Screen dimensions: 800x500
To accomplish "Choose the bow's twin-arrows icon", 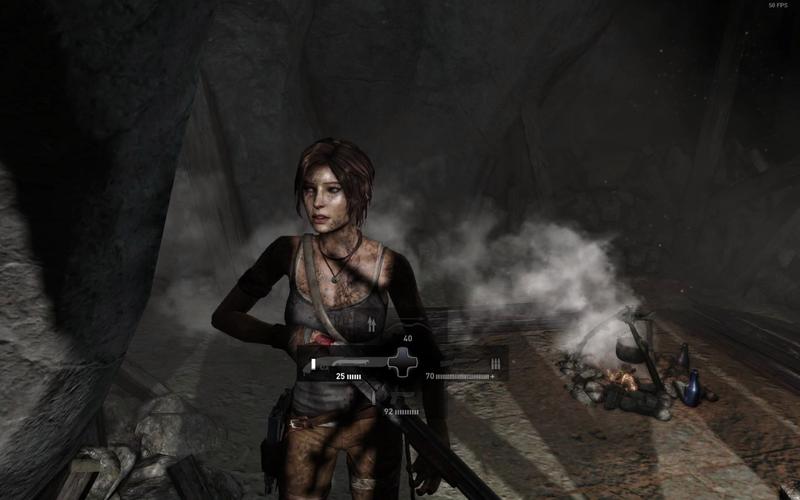I will 374,325.
